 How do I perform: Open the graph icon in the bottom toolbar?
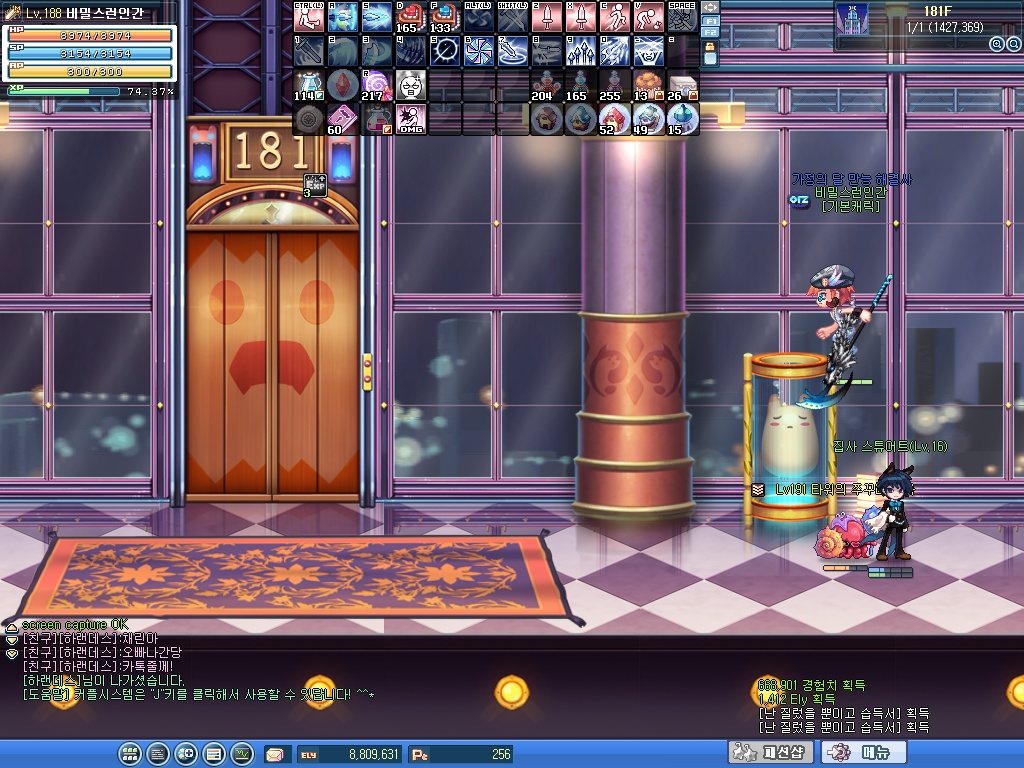[x=241, y=753]
